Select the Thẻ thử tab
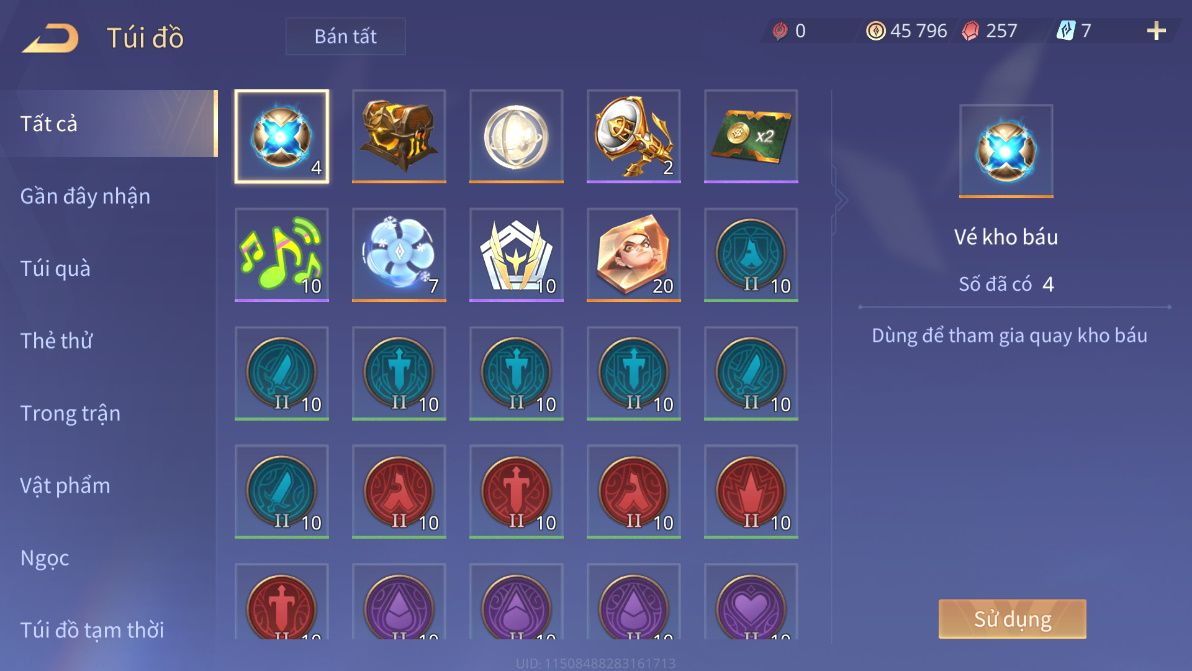The height and width of the screenshot is (671, 1192). tap(57, 340)
